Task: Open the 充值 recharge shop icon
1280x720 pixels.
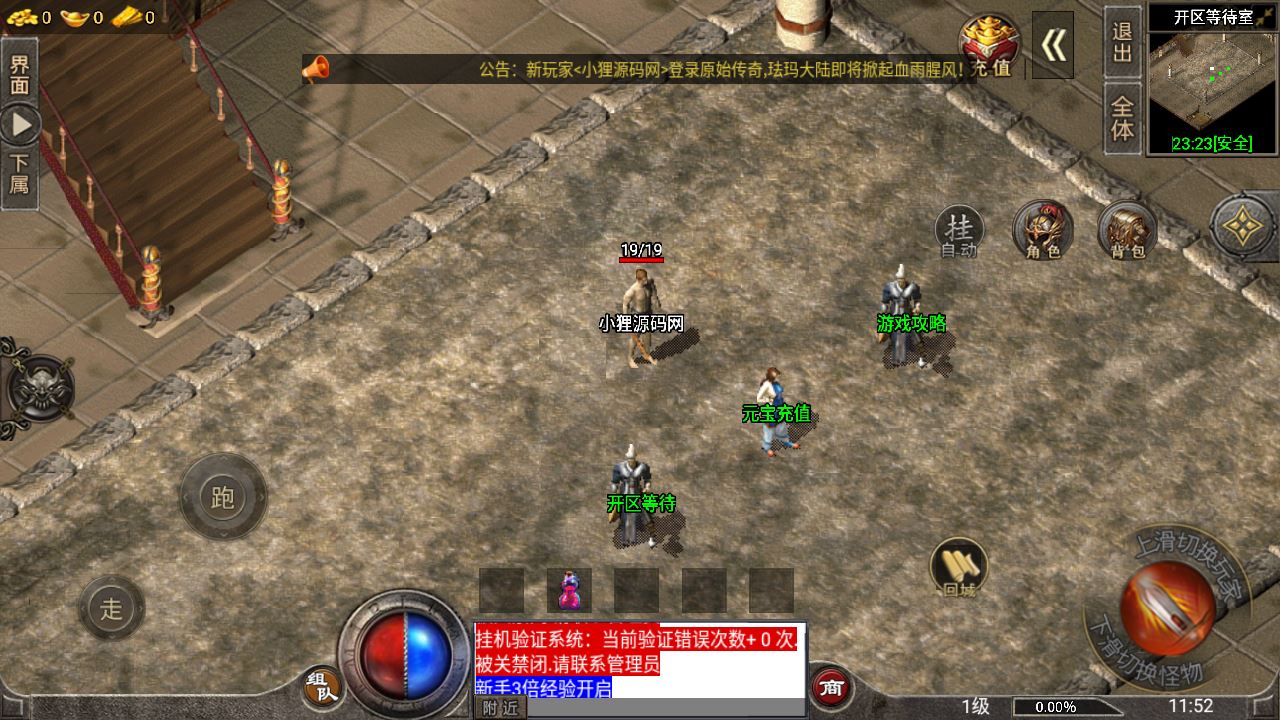Action: [989, 45]
